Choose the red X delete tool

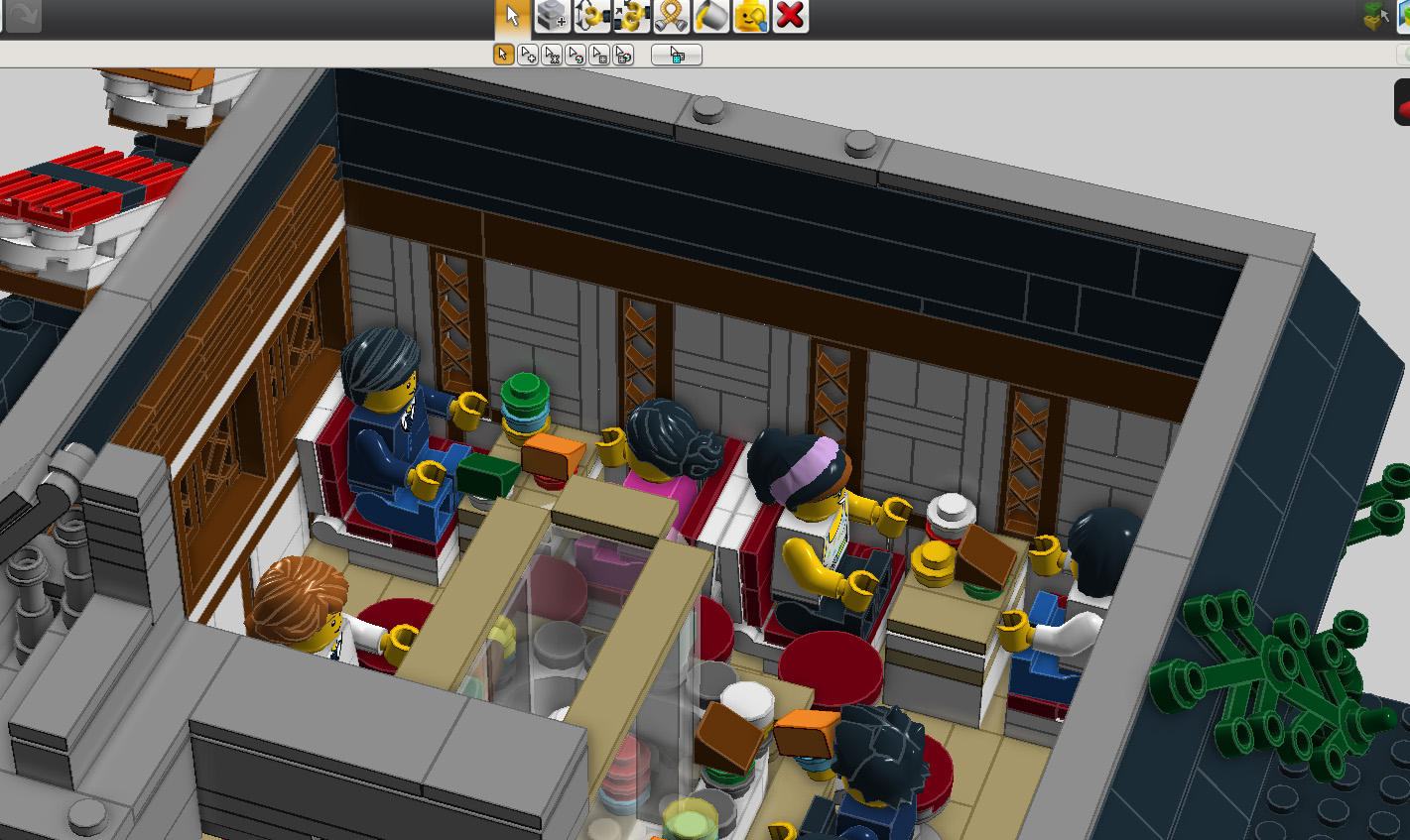pyautogui.click(x=791, y=16)
